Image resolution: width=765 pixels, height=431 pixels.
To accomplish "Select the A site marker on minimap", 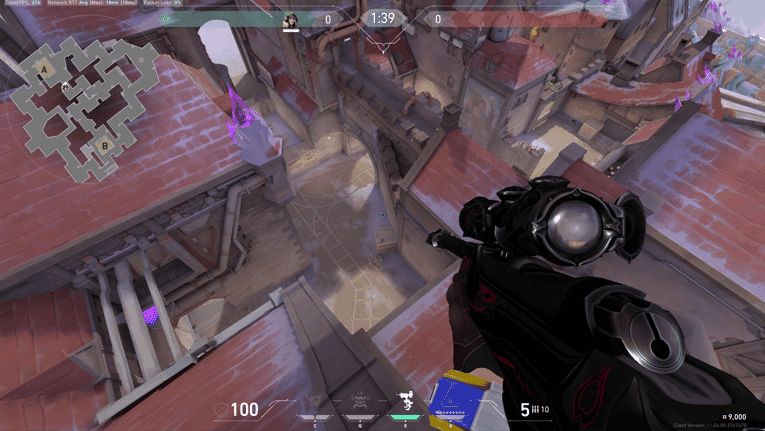I will (x=44, y=69).
